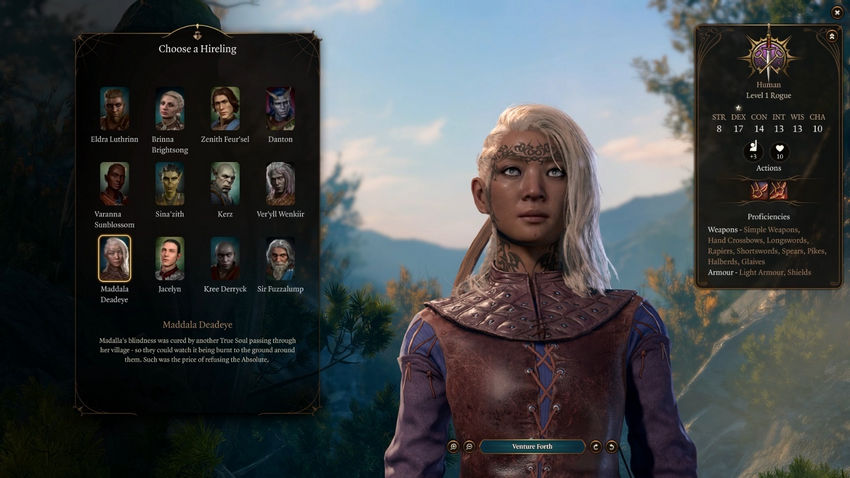Rotate character clockwise with right arrow button
The image size is (850, 478).
pos(612,447)
